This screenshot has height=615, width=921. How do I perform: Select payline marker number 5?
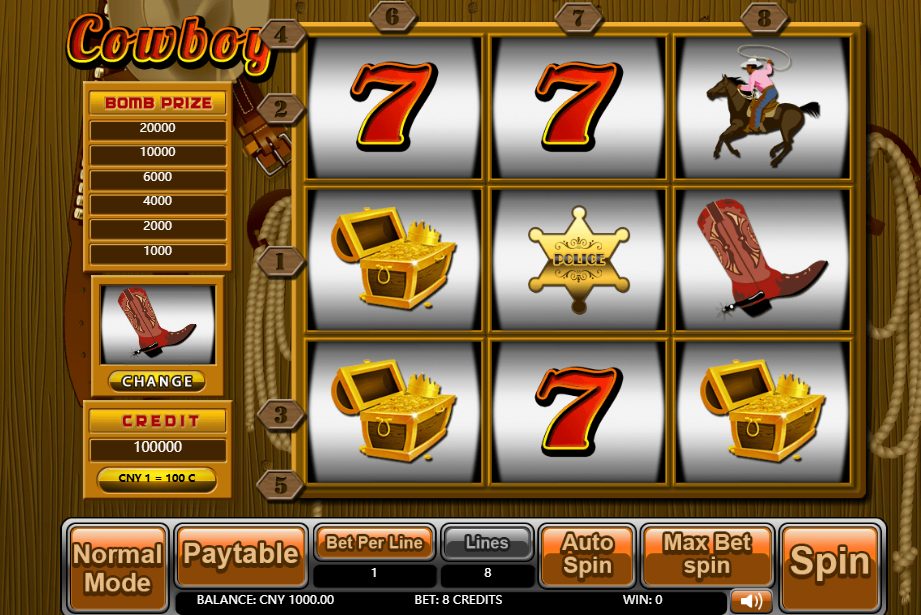coord(281,485)
